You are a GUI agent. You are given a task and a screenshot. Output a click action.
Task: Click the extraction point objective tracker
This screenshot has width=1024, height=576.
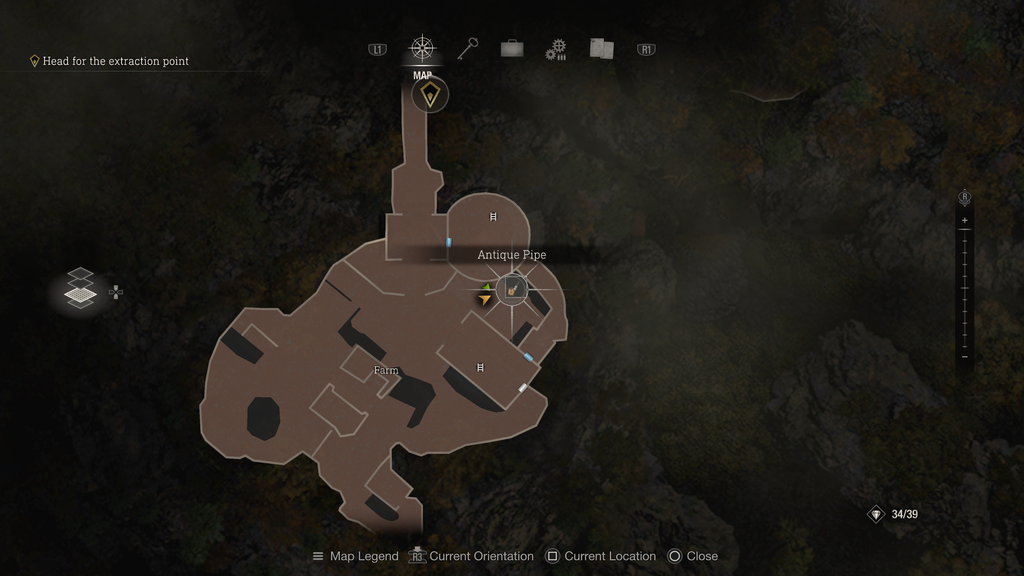click(109, 61)
